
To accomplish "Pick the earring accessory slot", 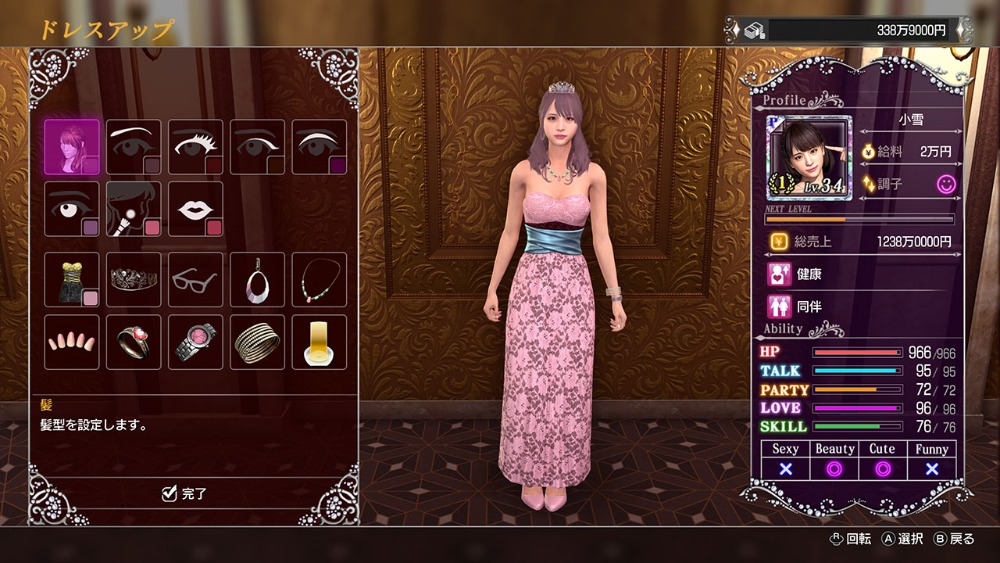I will click(x=258, y=279).
